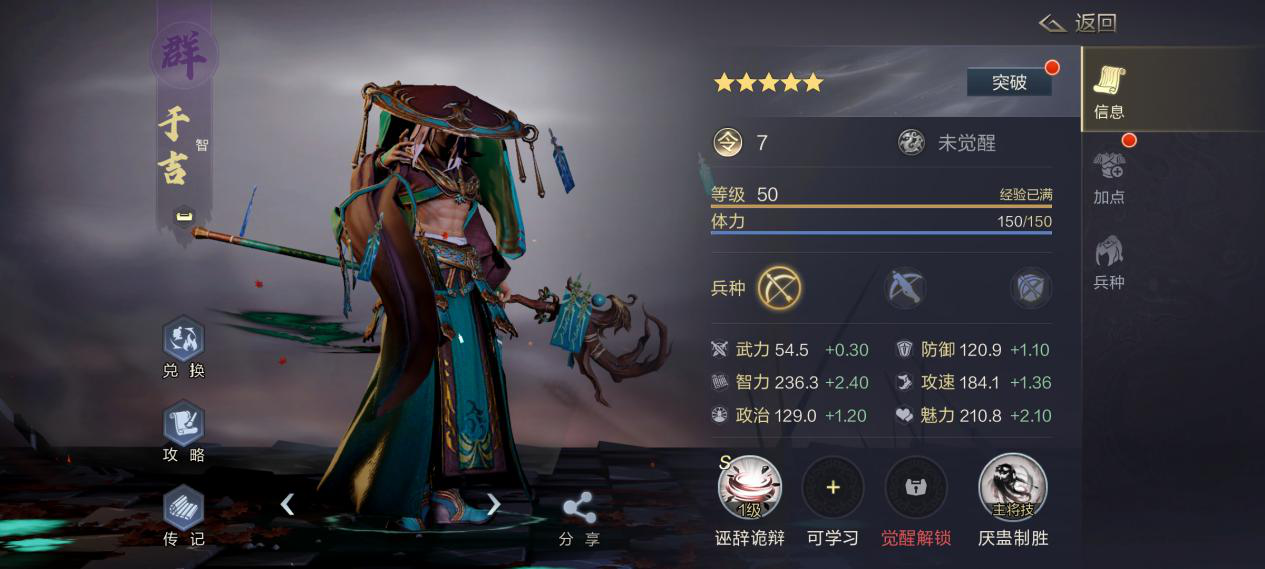Show the previous hero with left arrow

click(287, 504)
